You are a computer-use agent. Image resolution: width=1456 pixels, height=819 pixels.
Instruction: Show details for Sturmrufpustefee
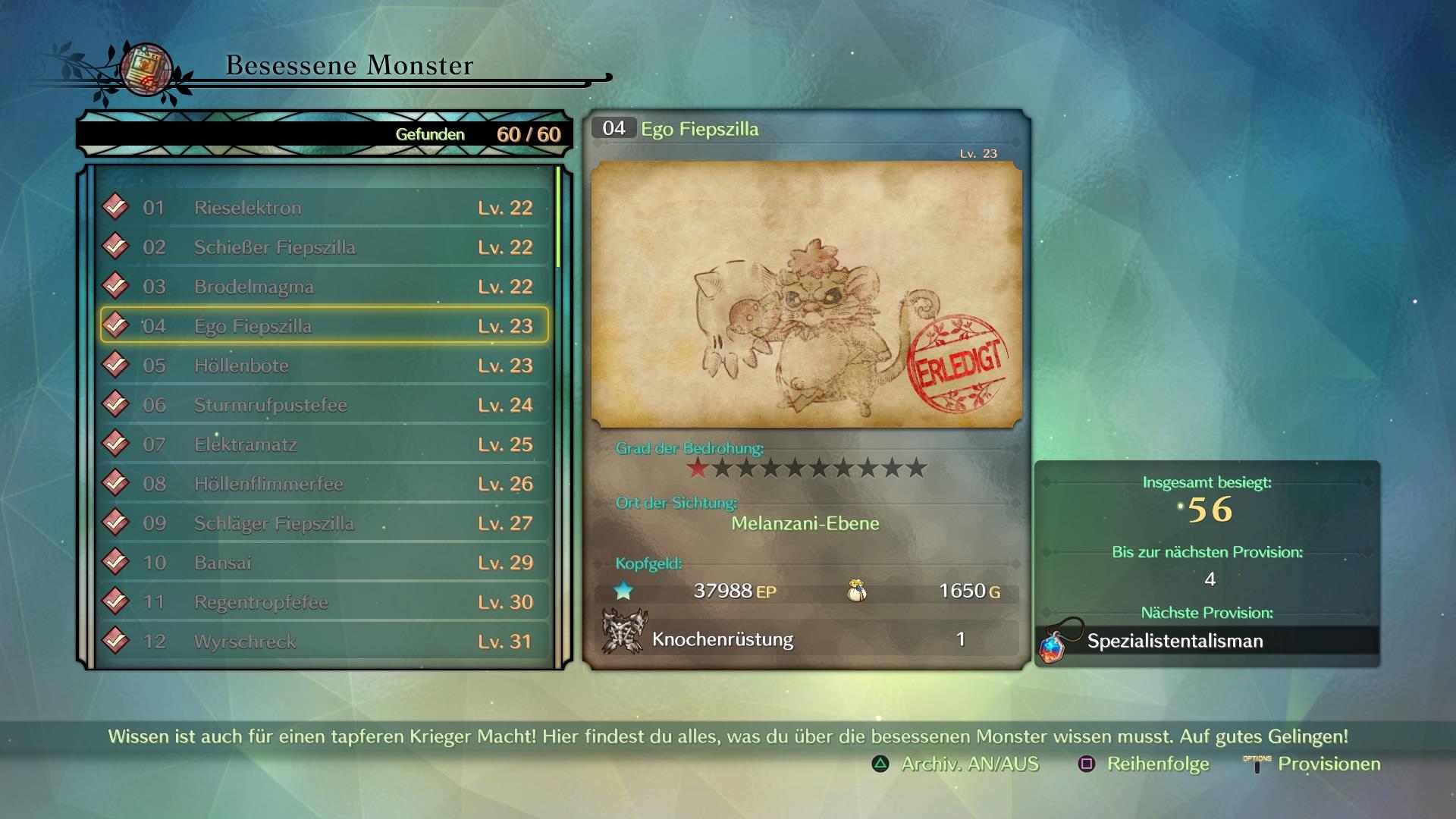(324, 405)
